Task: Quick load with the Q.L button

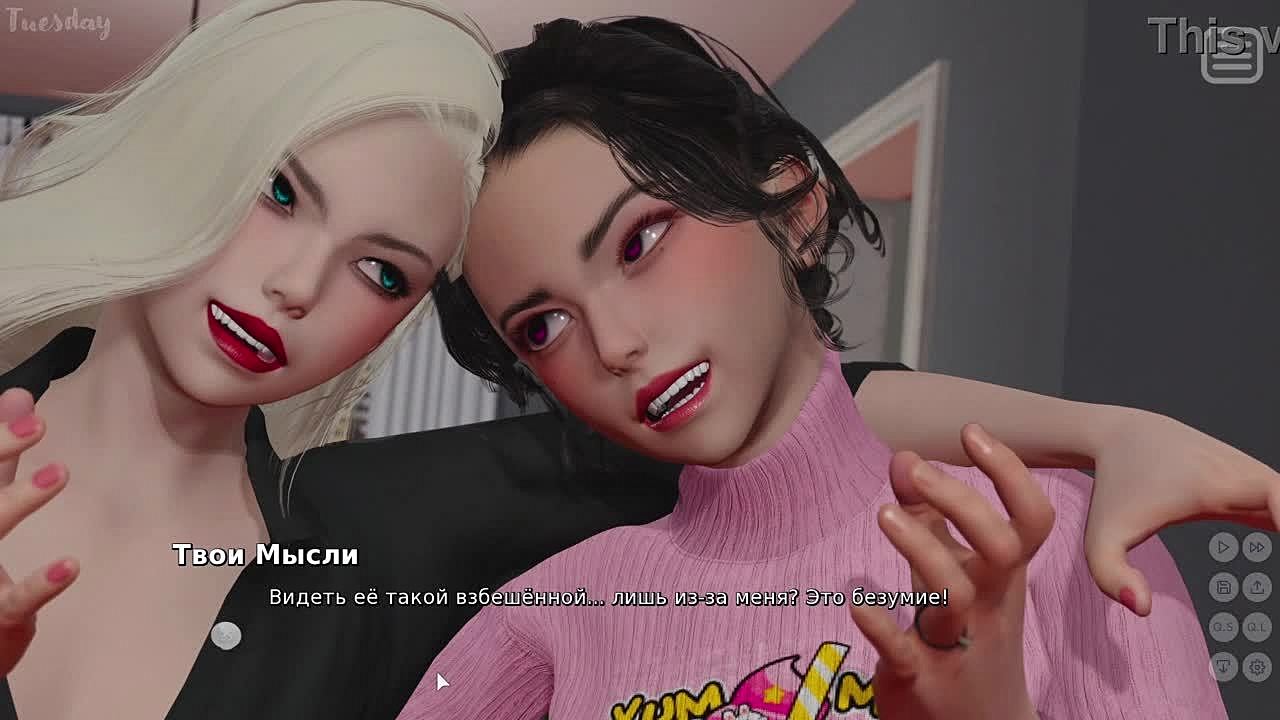Action: click(x=1257, y=627)
